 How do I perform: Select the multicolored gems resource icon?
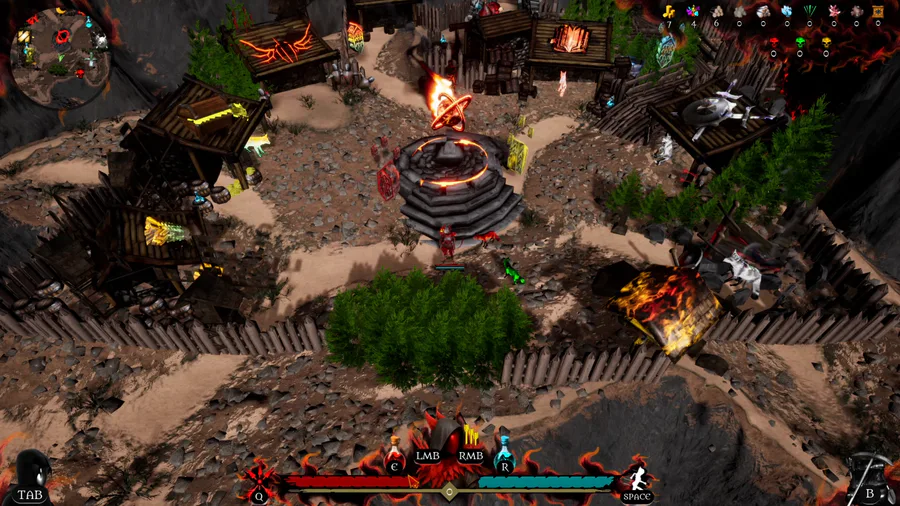click(692, 11)
